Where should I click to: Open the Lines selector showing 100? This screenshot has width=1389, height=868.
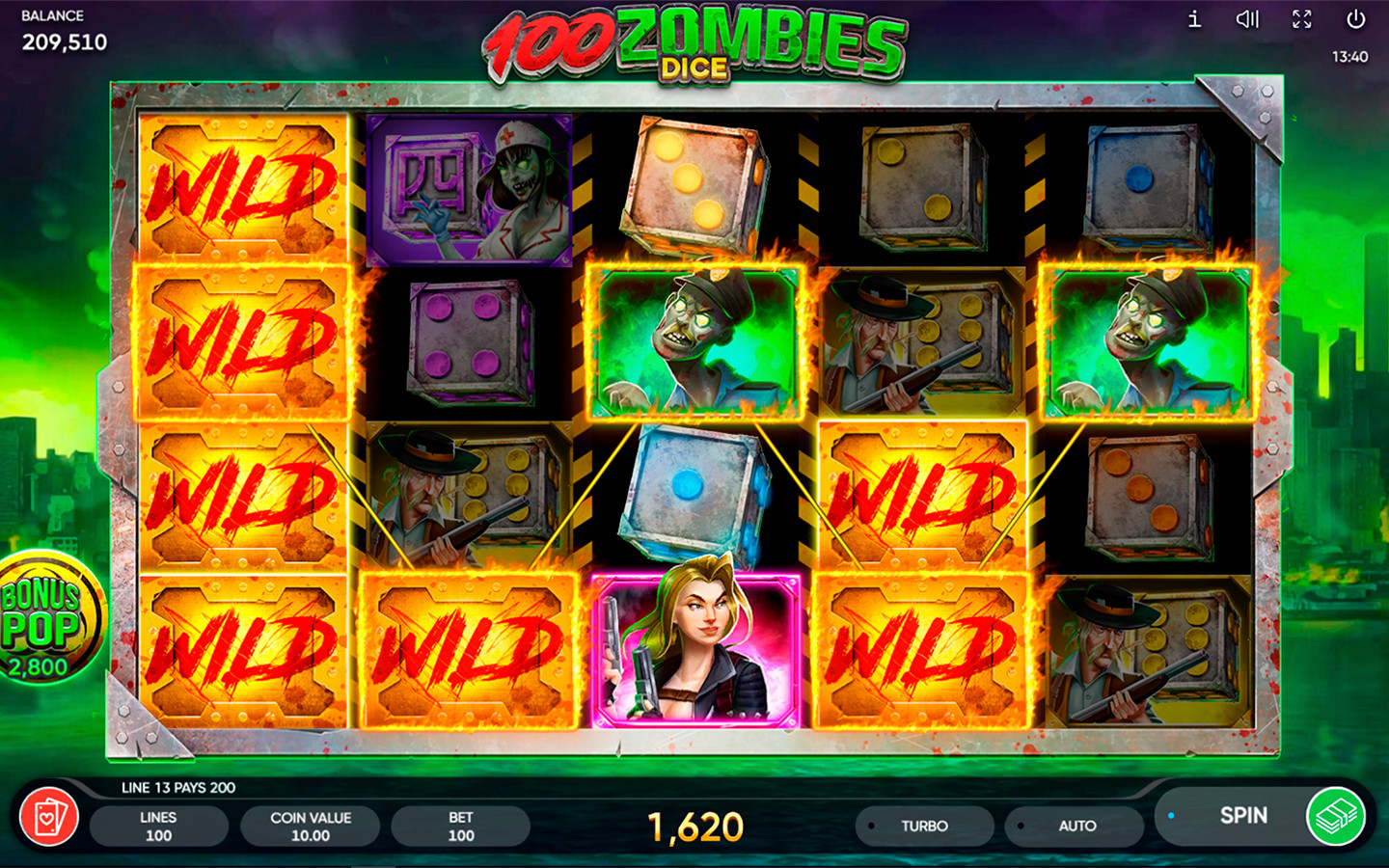coord(159,825)
